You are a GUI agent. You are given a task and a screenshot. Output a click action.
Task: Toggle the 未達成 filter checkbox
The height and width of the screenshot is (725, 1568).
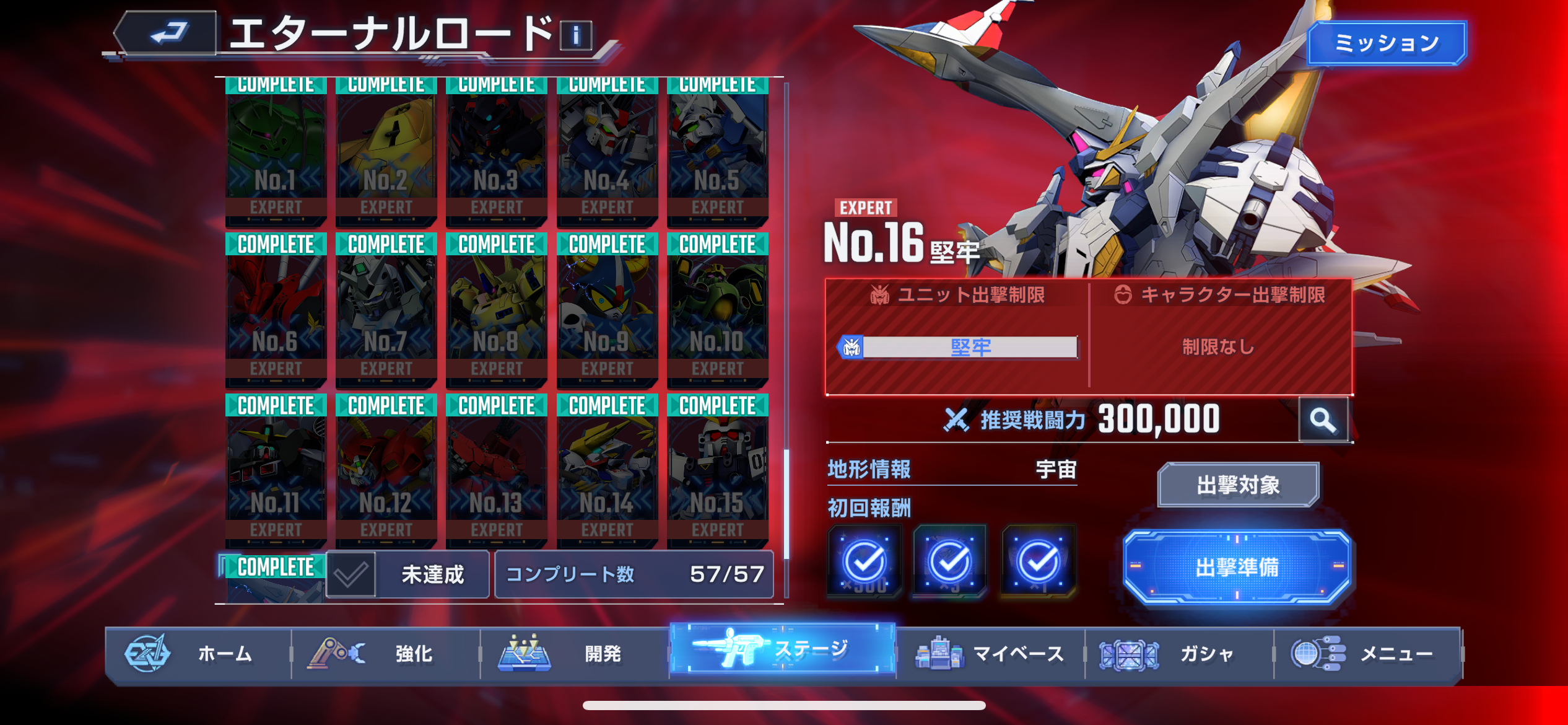tap(351, 574)
